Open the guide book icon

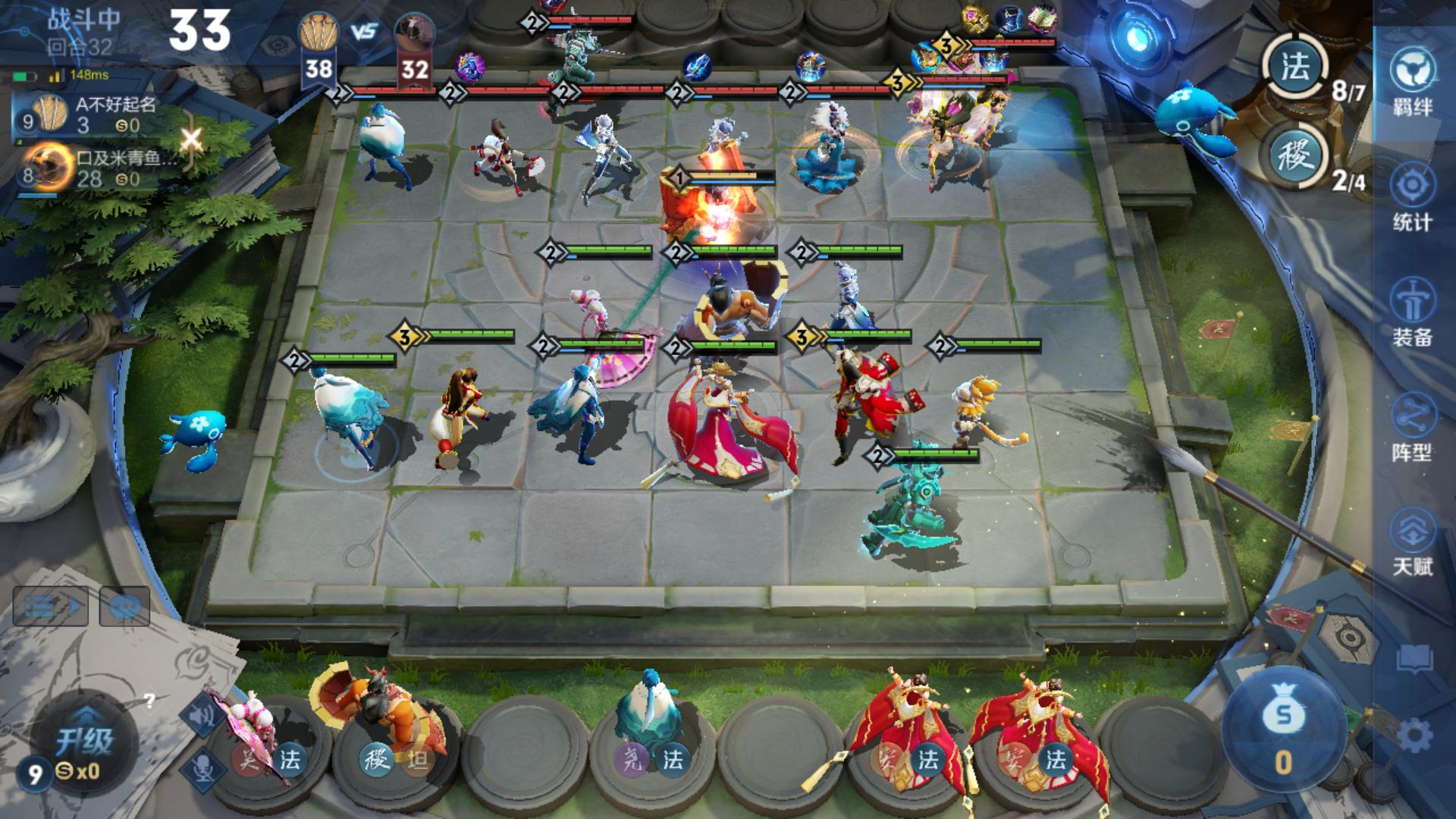pos(1414,658)
